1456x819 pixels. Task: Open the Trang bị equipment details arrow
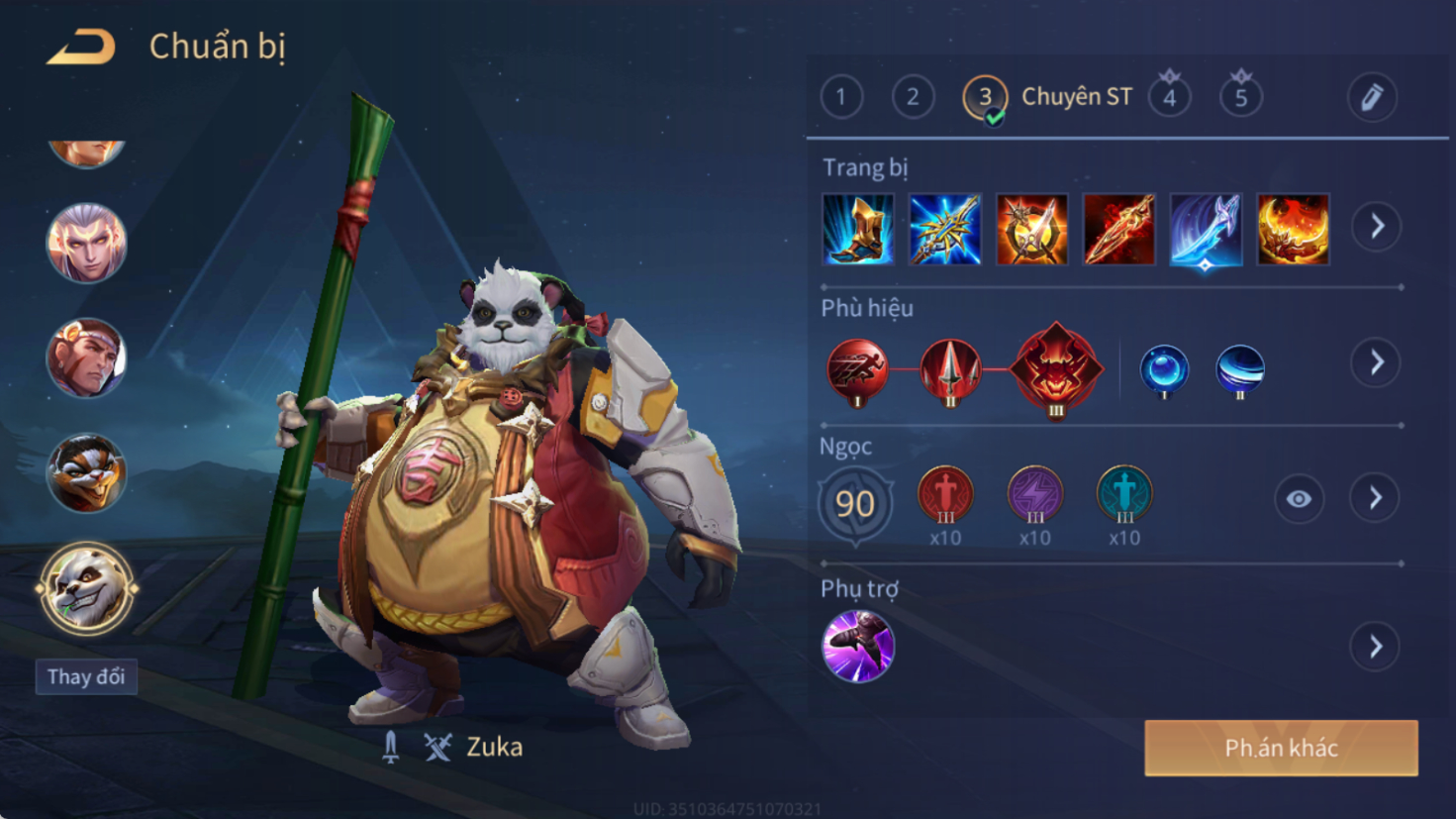click(x=1377, y=227)
